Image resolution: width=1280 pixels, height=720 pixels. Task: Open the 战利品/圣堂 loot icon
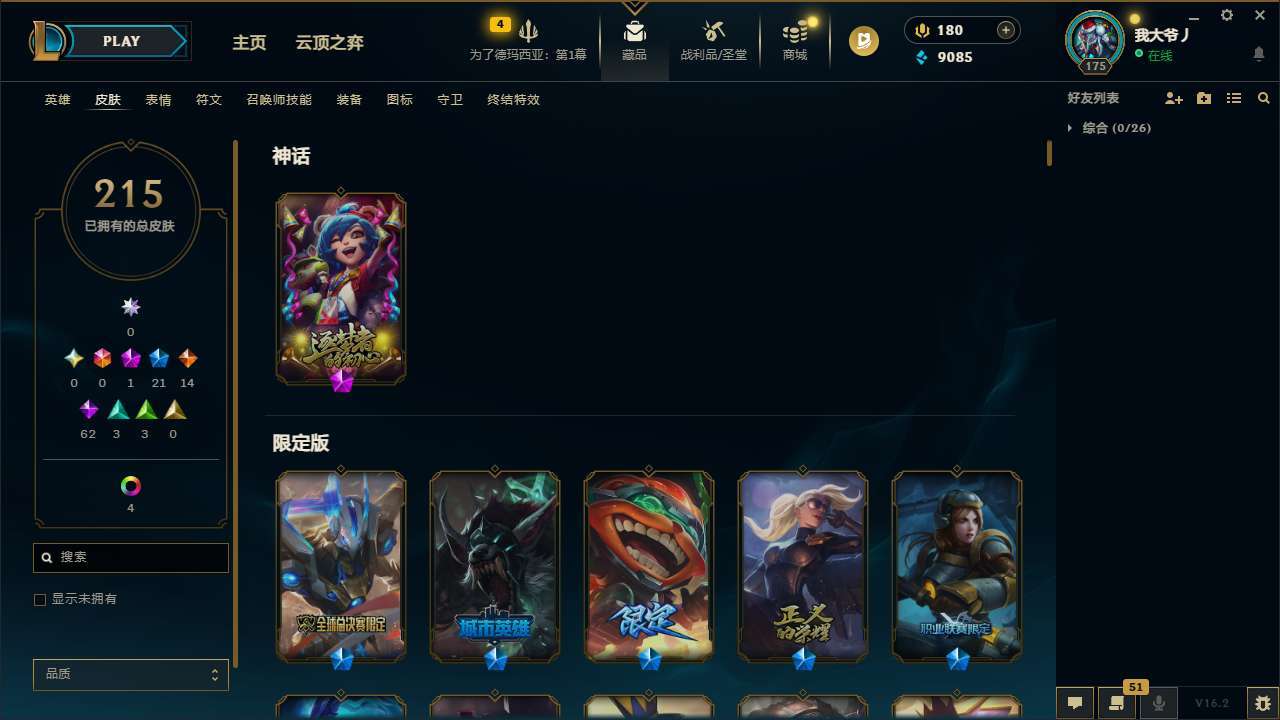point(713,32)
